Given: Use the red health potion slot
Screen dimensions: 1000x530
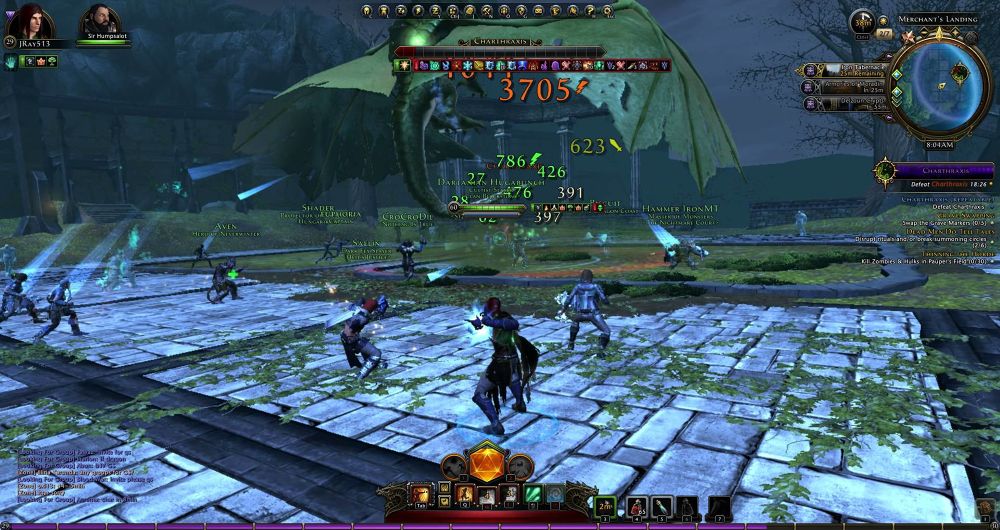Looking at the screenshot, I should [635, 505].
